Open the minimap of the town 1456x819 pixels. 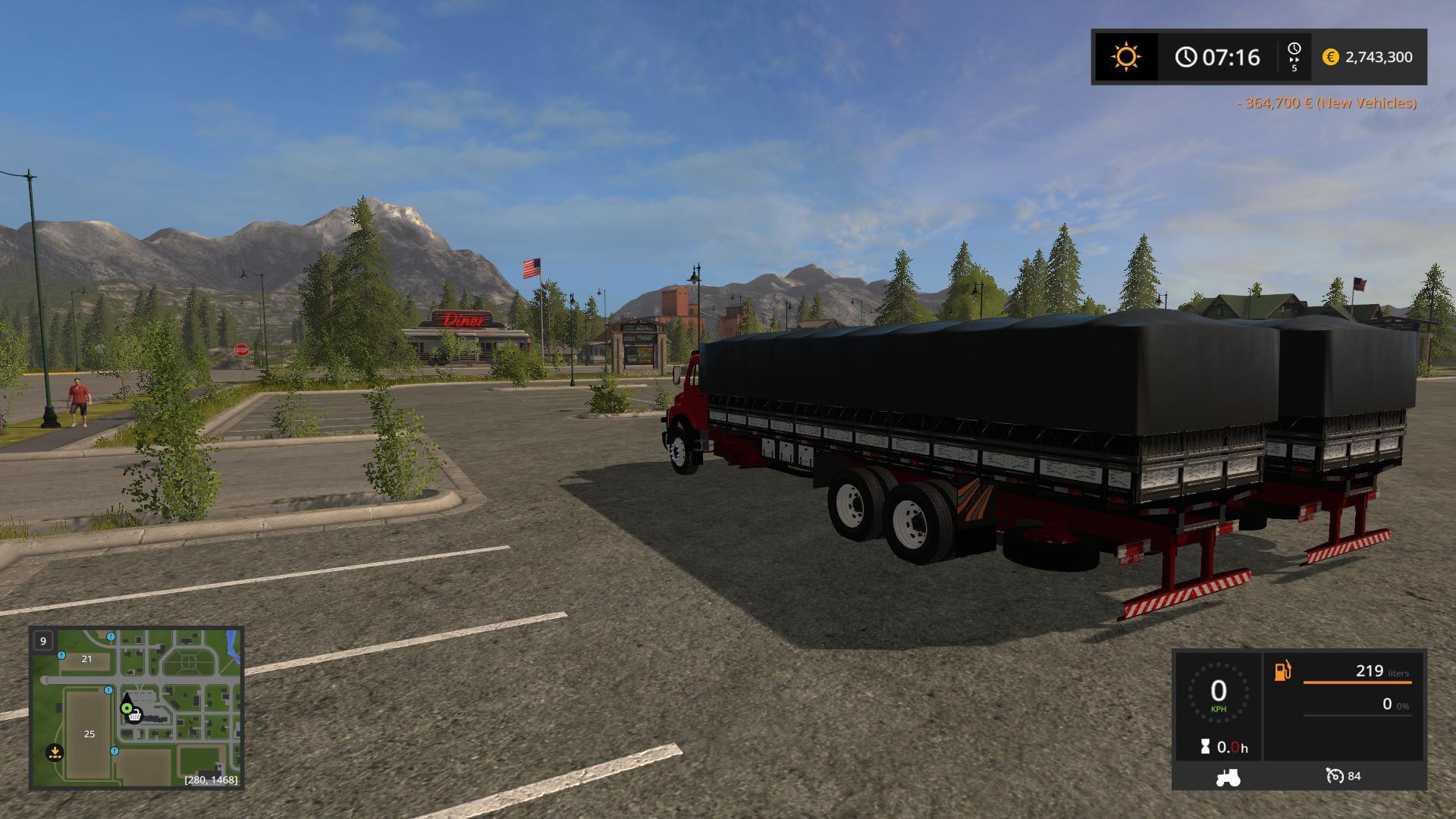coord(136,708)
